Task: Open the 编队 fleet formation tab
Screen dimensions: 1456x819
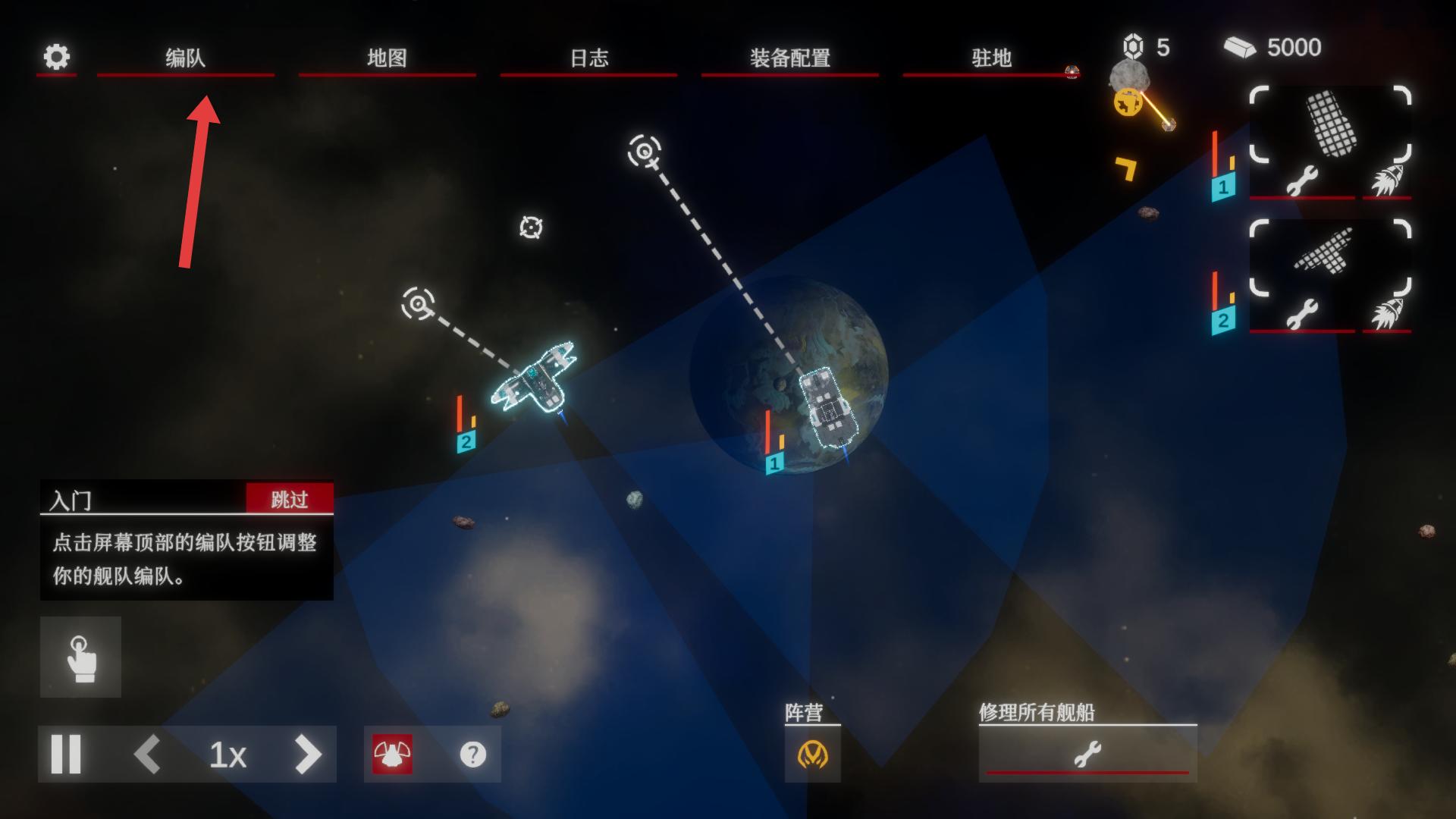Action: (x=185, y=58)
